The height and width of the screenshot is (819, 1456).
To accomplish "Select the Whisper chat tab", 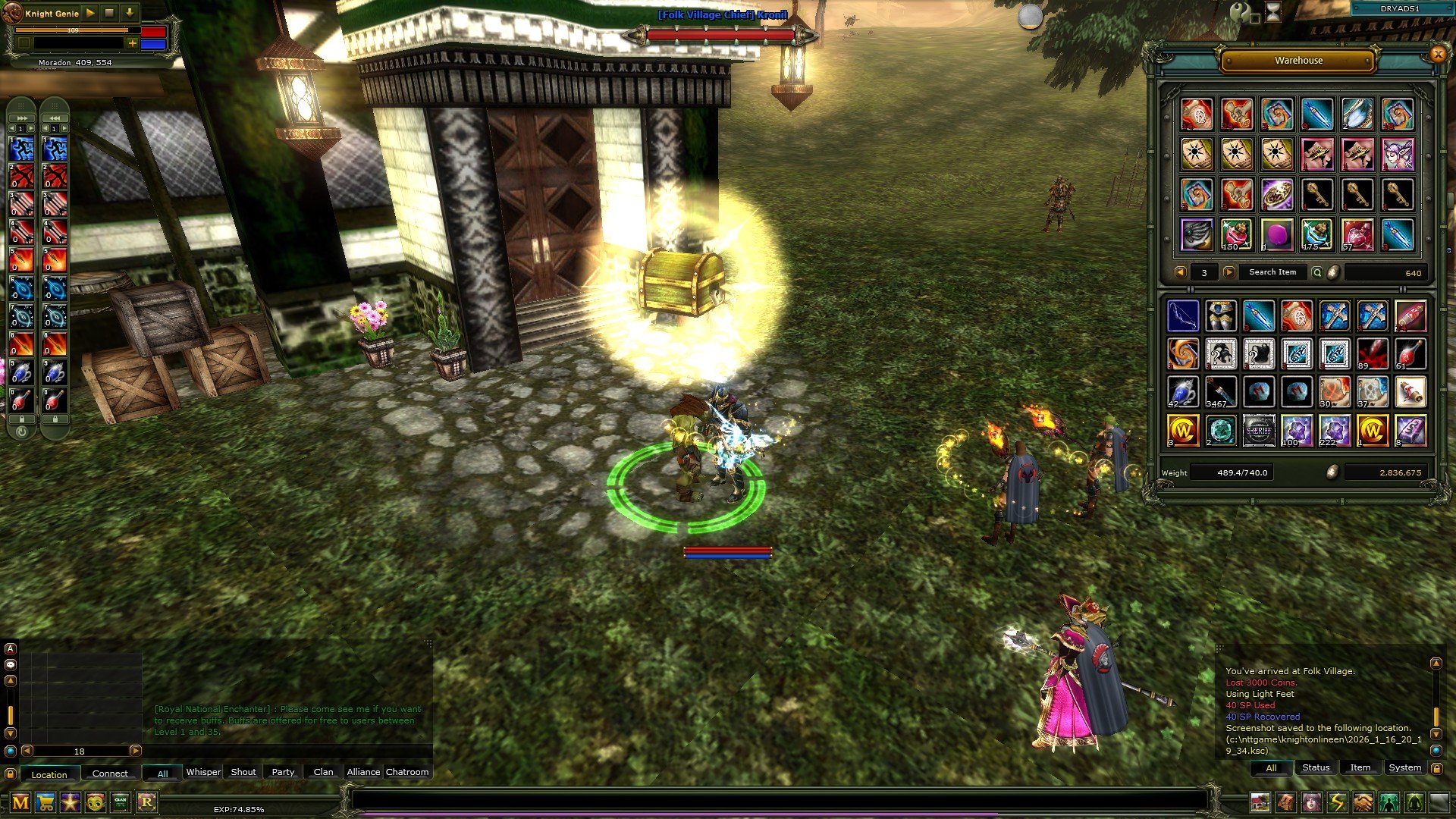I will point(204,772).
